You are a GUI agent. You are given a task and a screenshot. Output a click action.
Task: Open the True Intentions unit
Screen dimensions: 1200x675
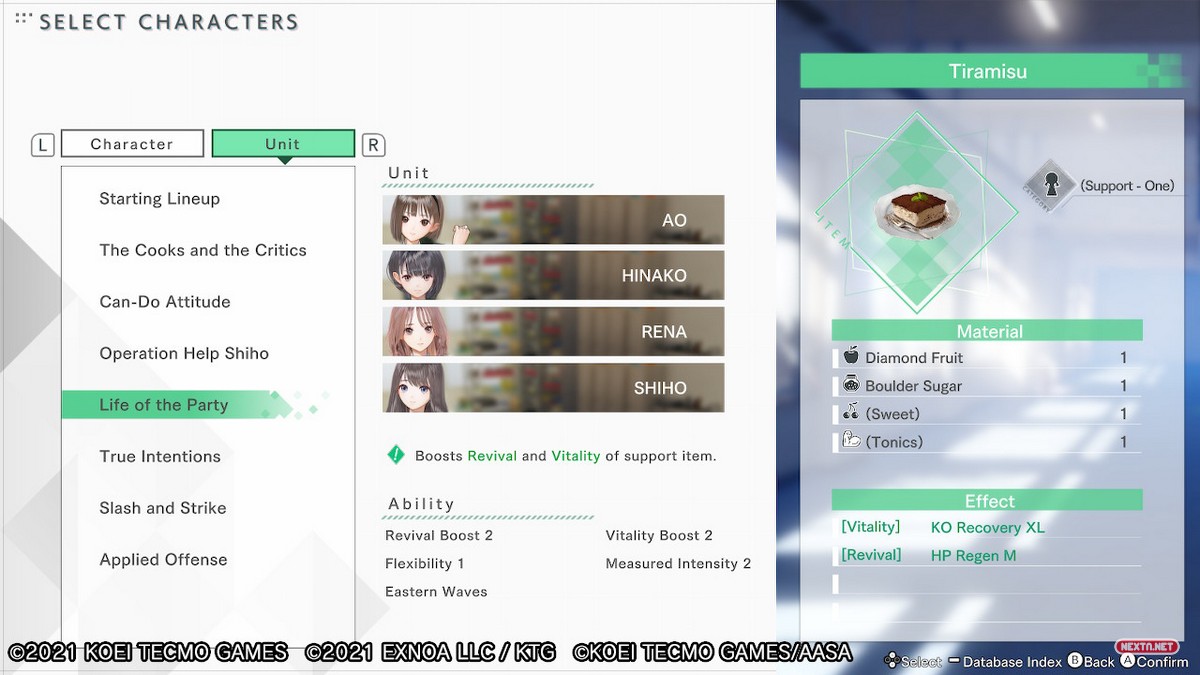160,457
